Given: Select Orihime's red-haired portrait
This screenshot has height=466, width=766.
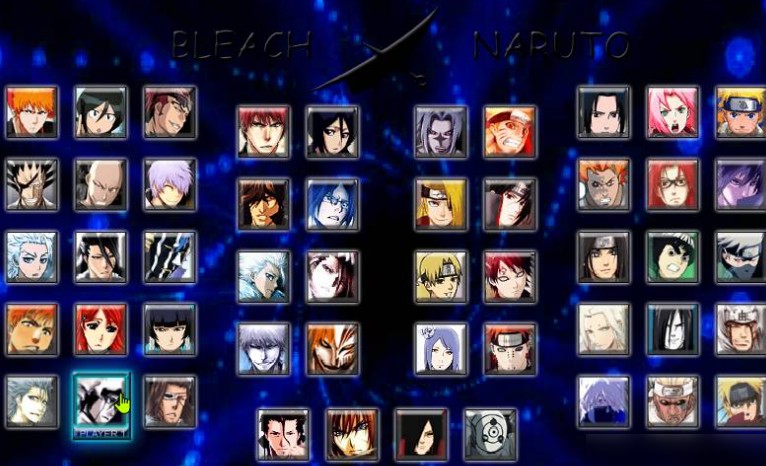Looking at the screenshot, I should click(101, 330).
